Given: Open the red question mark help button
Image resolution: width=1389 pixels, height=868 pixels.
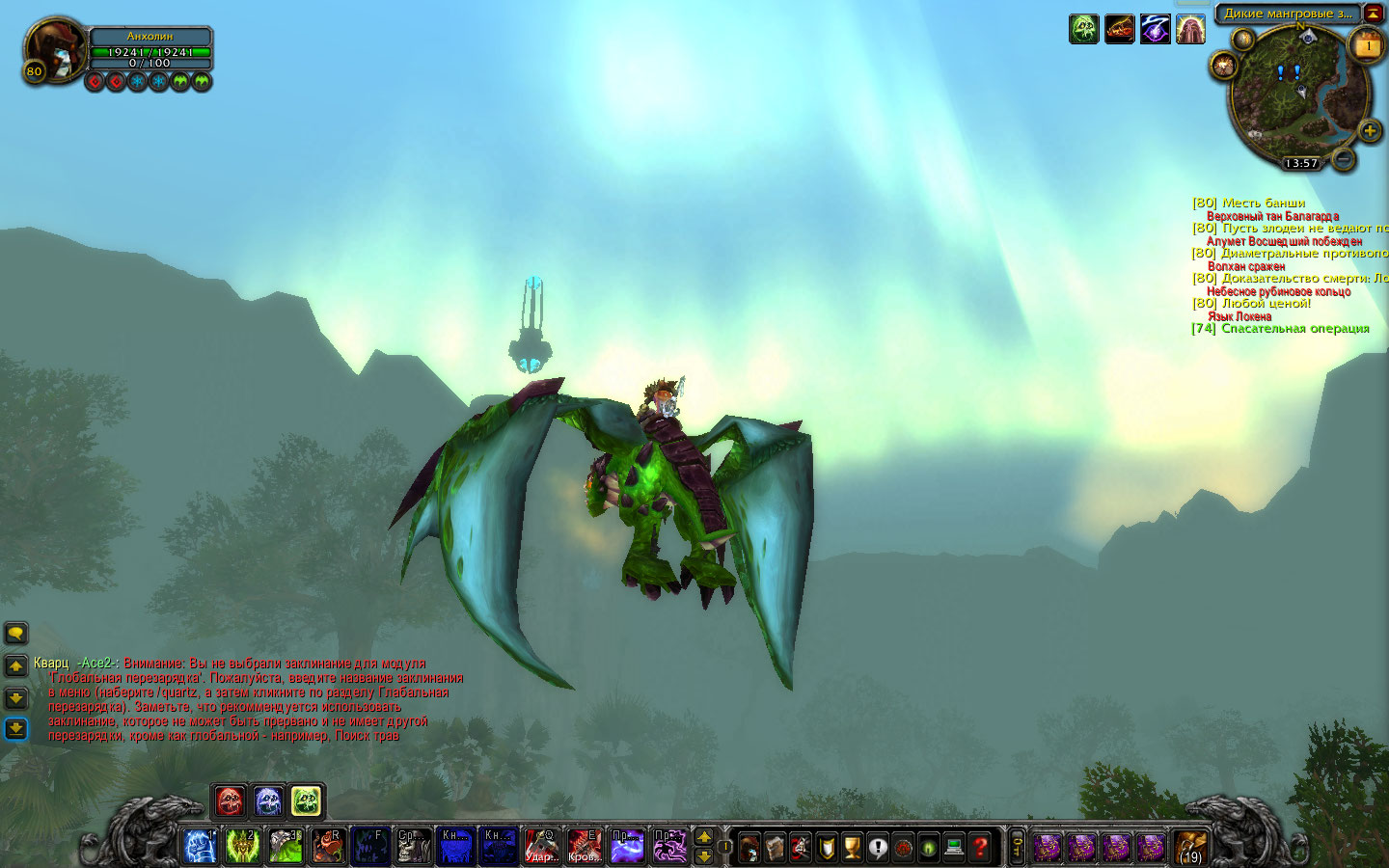Looking at the screenshot, I should (980, 848).
